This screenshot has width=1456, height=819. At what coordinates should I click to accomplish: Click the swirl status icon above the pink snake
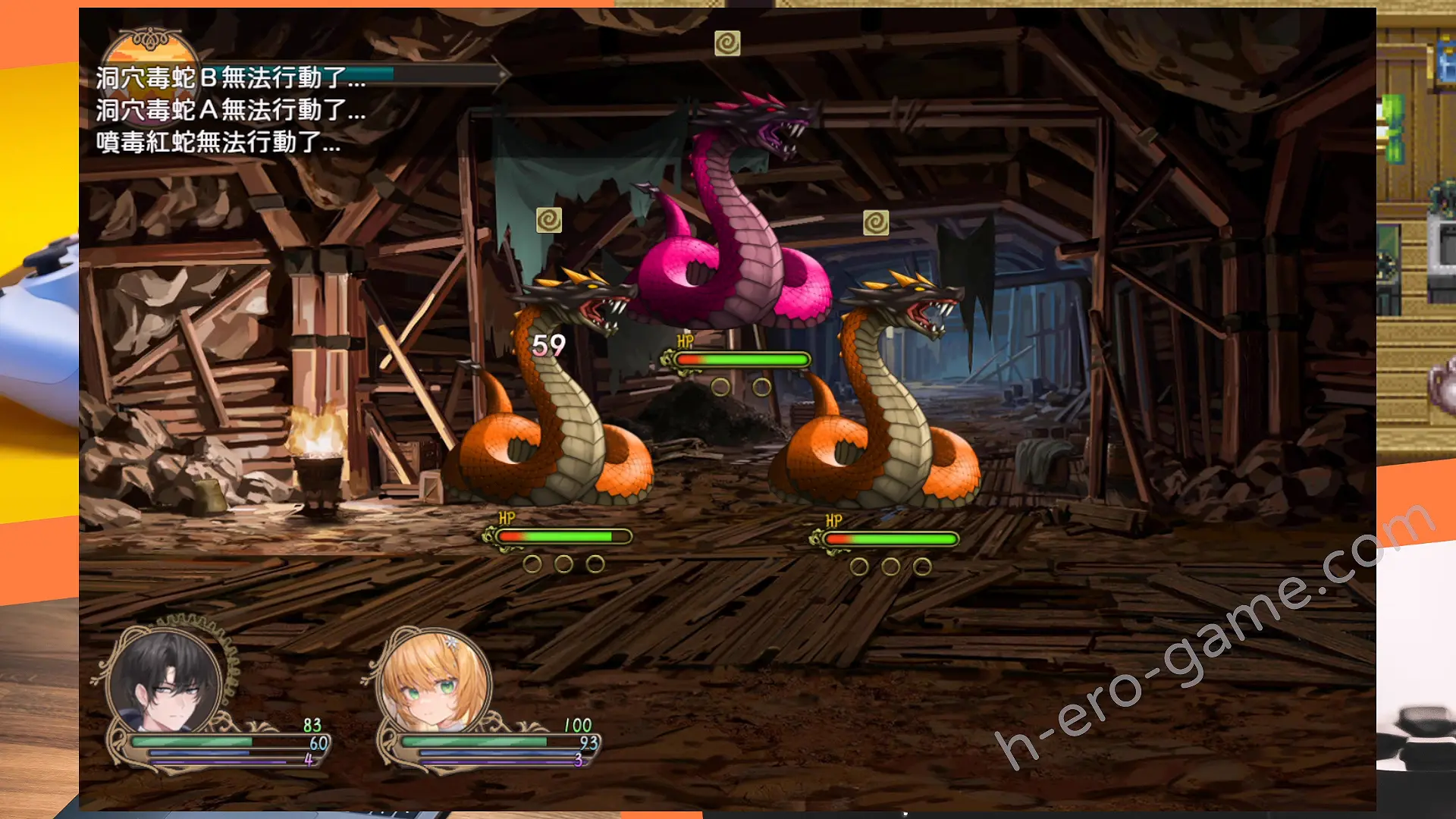(726, 43)
